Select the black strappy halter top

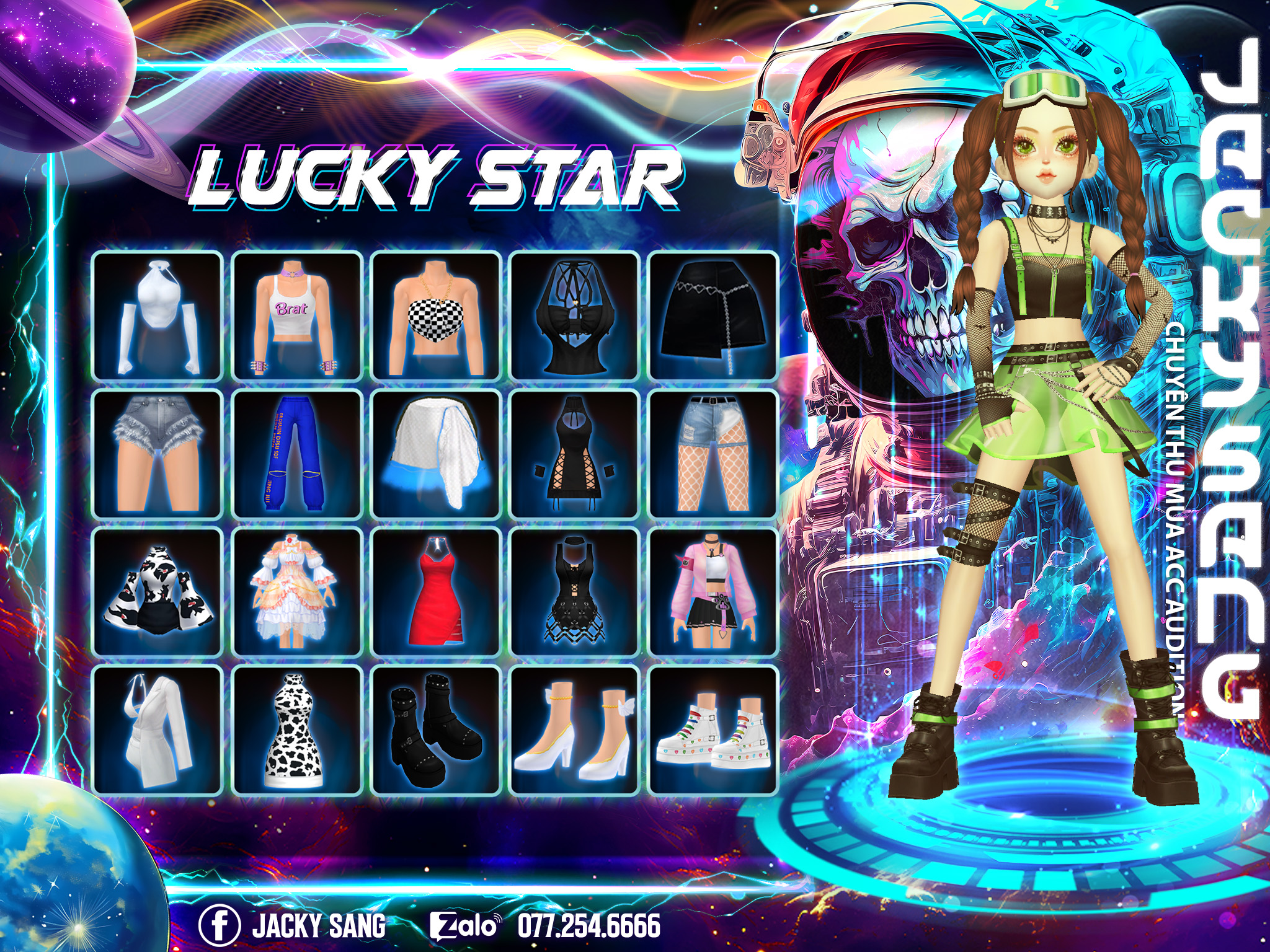[574, 316]
